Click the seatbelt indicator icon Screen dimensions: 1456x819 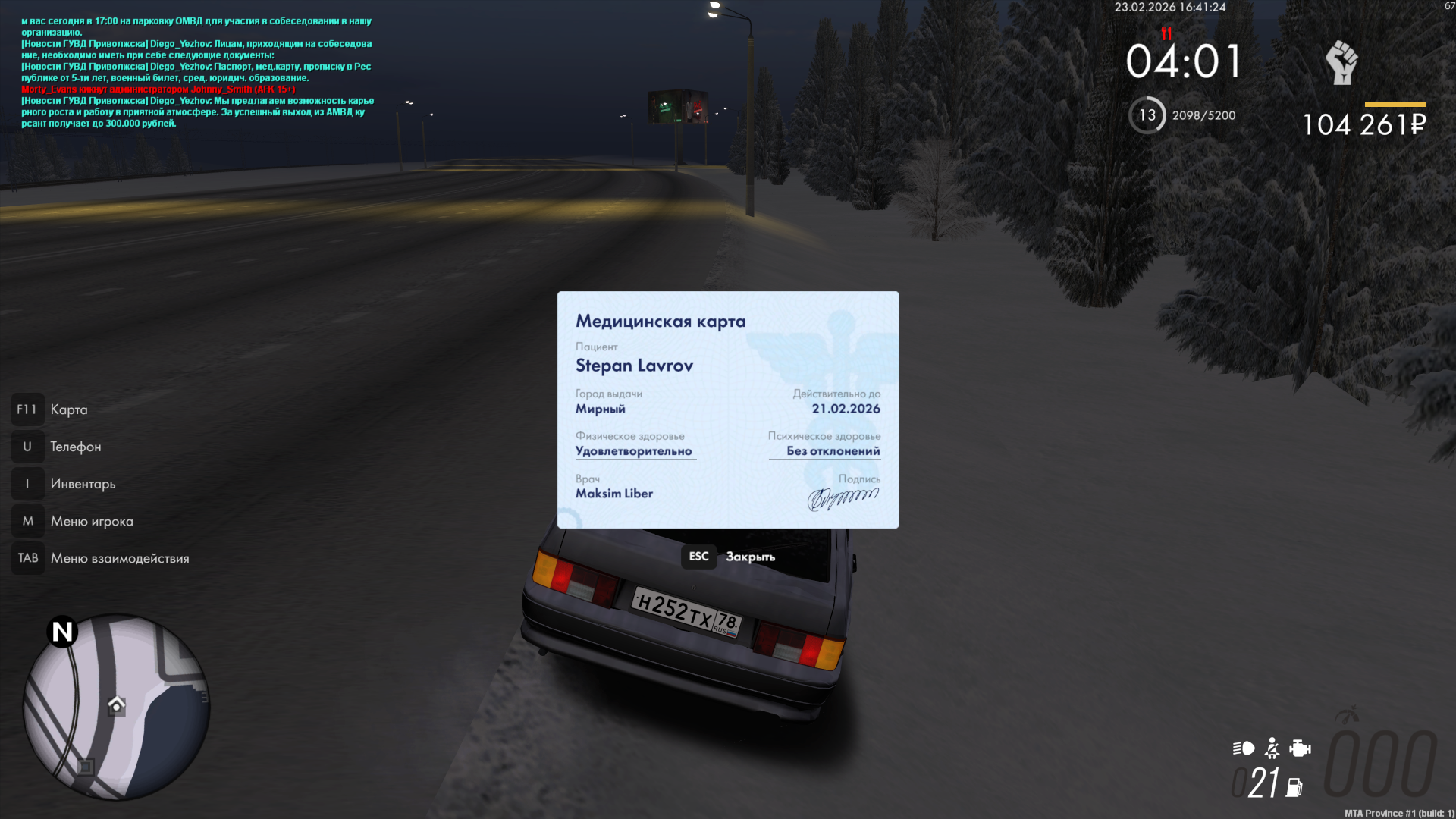point(1272,748)
